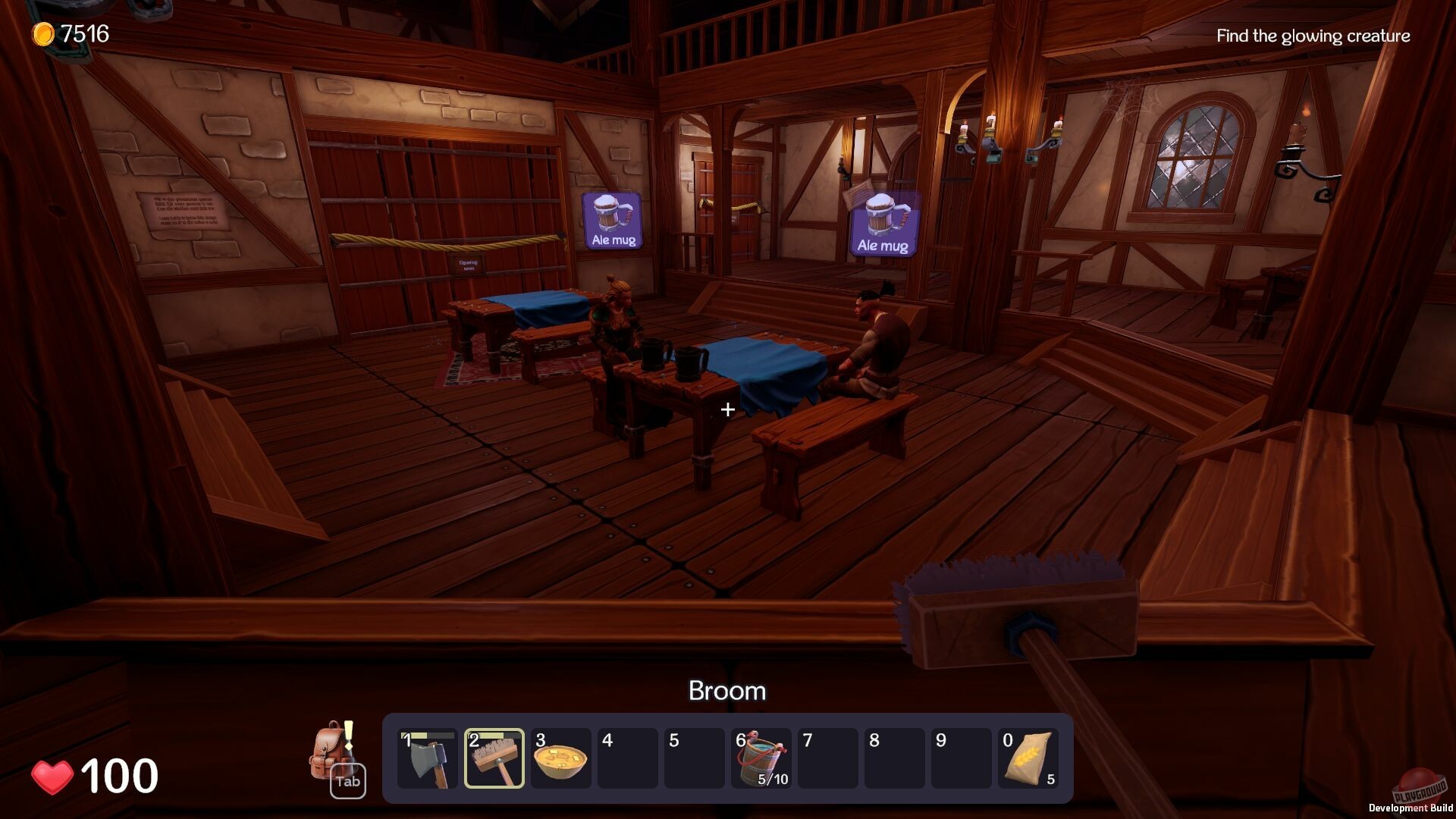Click the gold coin icon top left
This screenshot has width=1456, height=819.
43,33
